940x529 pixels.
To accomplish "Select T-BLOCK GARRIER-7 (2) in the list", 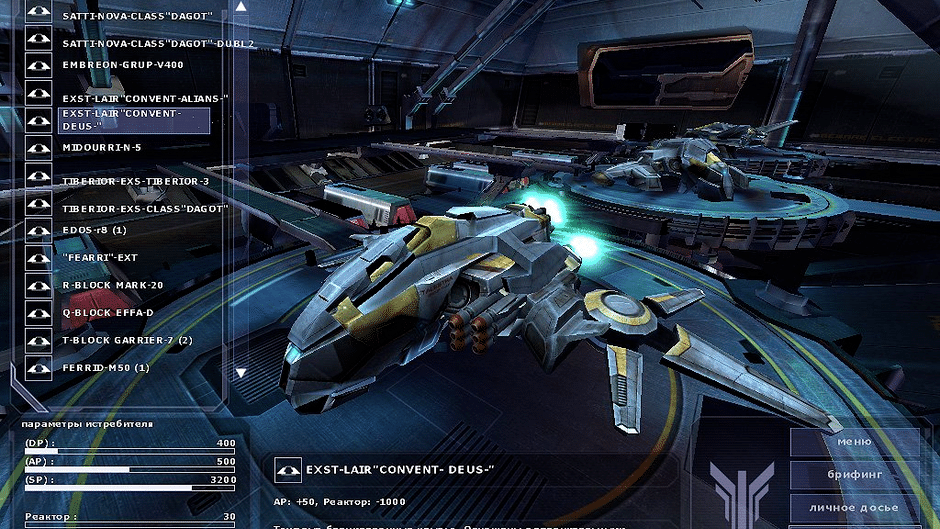I will (x=127, y=340).
